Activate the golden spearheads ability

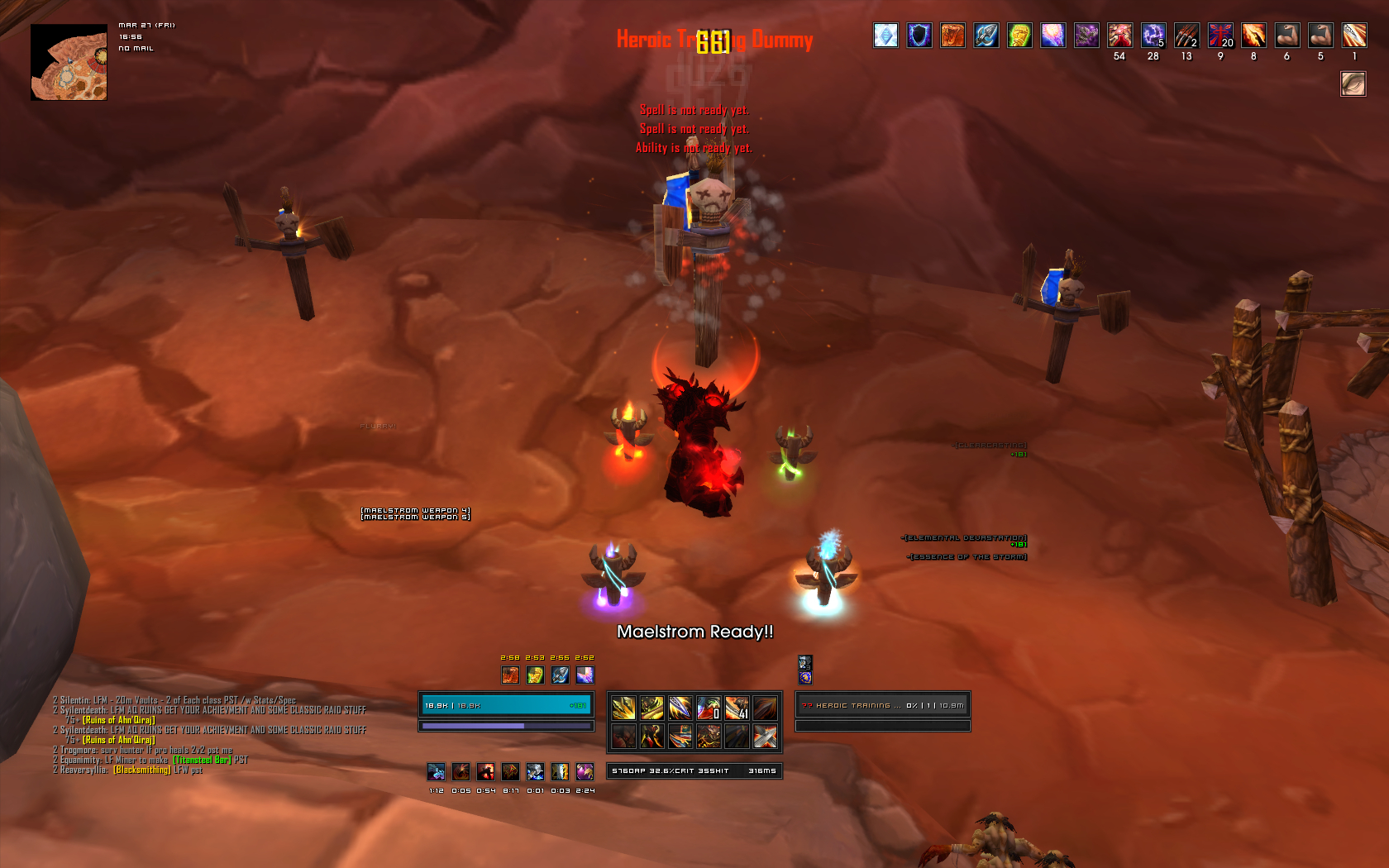623,708
